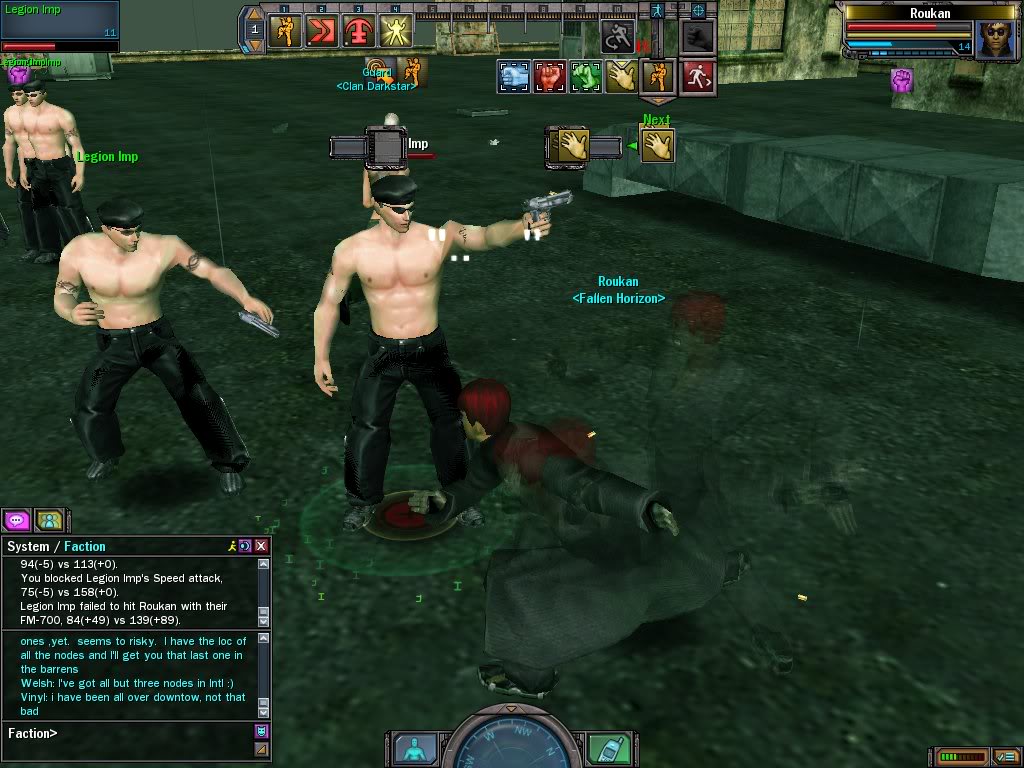This screenshot has width=1024, height=768.
Task: Choose the green fist combat tactic
Action: click(585, 77)
